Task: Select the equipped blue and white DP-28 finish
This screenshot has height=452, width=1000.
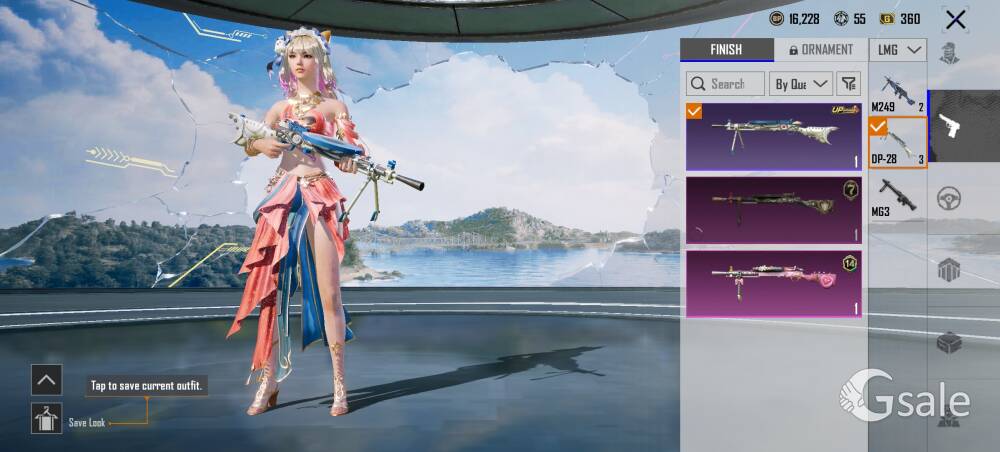Action: 773,136
